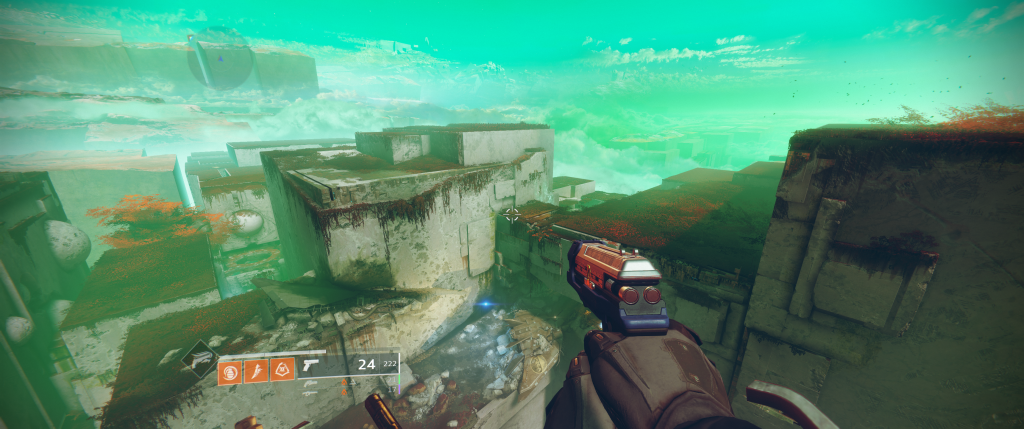
Task: Trigger the barricade class ability icon
Action: (x=283, y=371)
